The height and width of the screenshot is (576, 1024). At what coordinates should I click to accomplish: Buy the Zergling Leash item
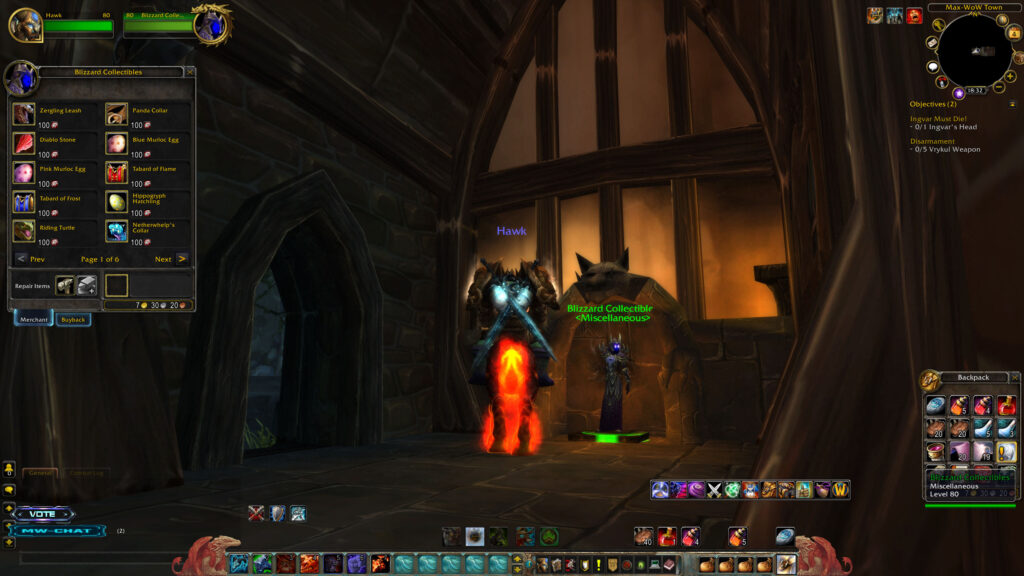24,114
